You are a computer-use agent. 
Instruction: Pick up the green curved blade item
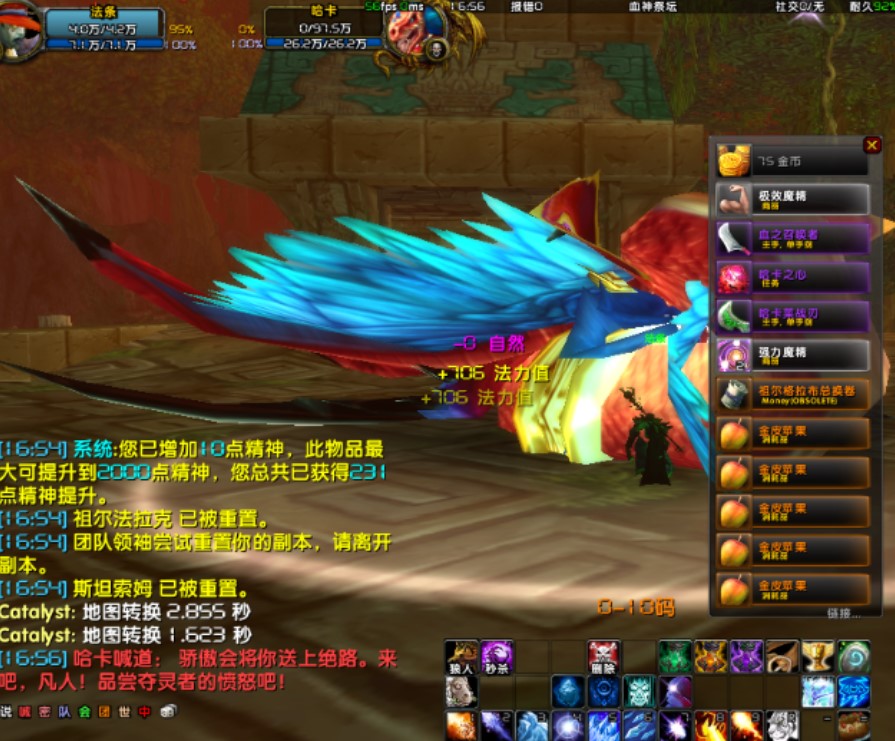pyautogui.click(x=733, y=316)
